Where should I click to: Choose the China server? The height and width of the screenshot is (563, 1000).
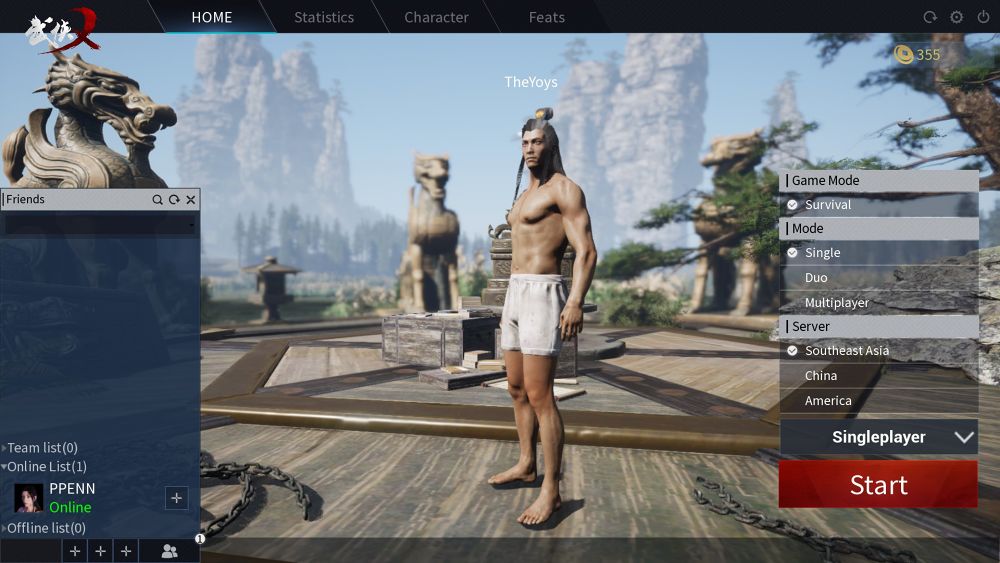pyautogui.click(x=821, y=375)
